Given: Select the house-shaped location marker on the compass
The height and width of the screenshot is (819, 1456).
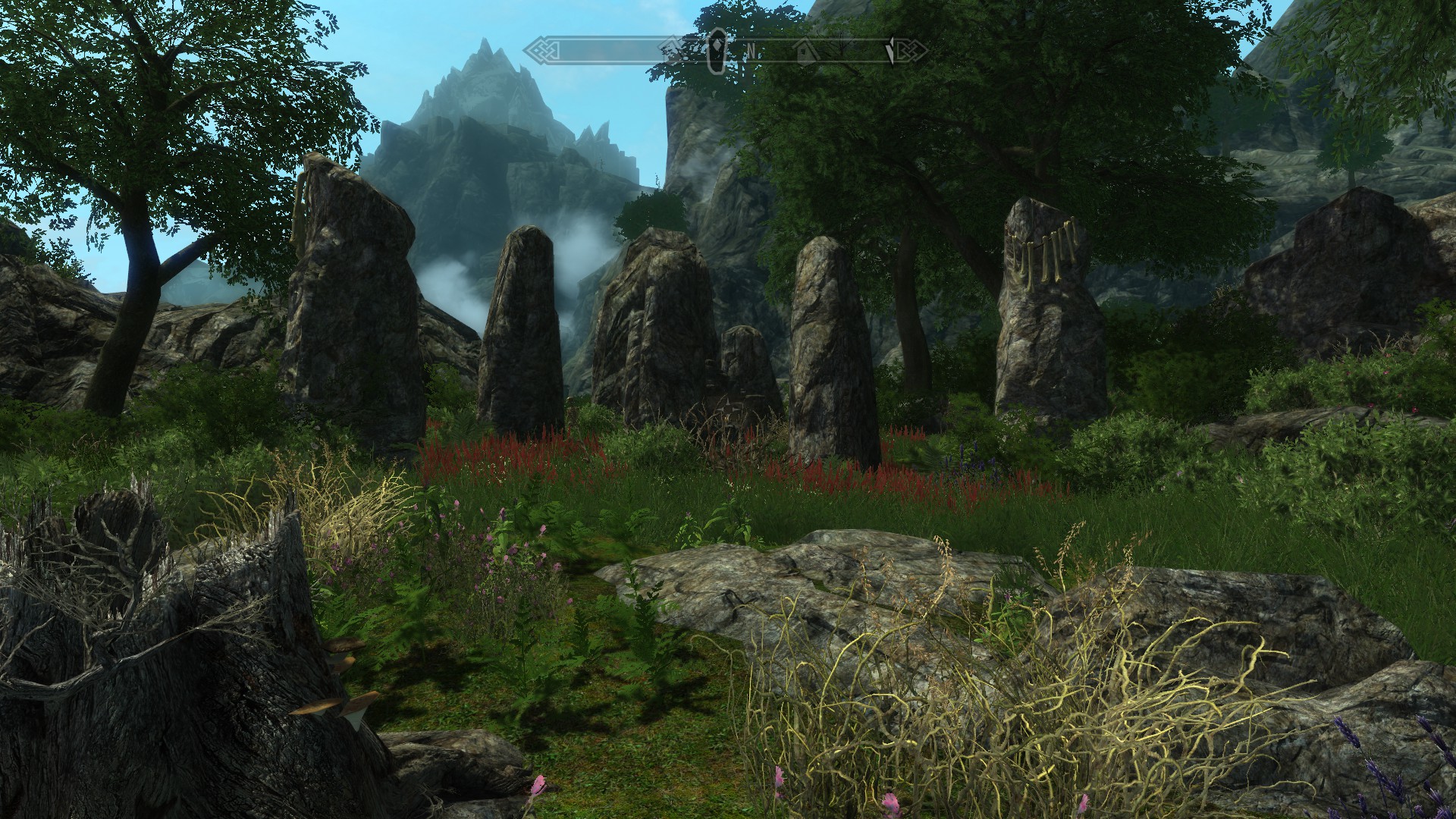Looking at the screenshot, I should point(803,51).
